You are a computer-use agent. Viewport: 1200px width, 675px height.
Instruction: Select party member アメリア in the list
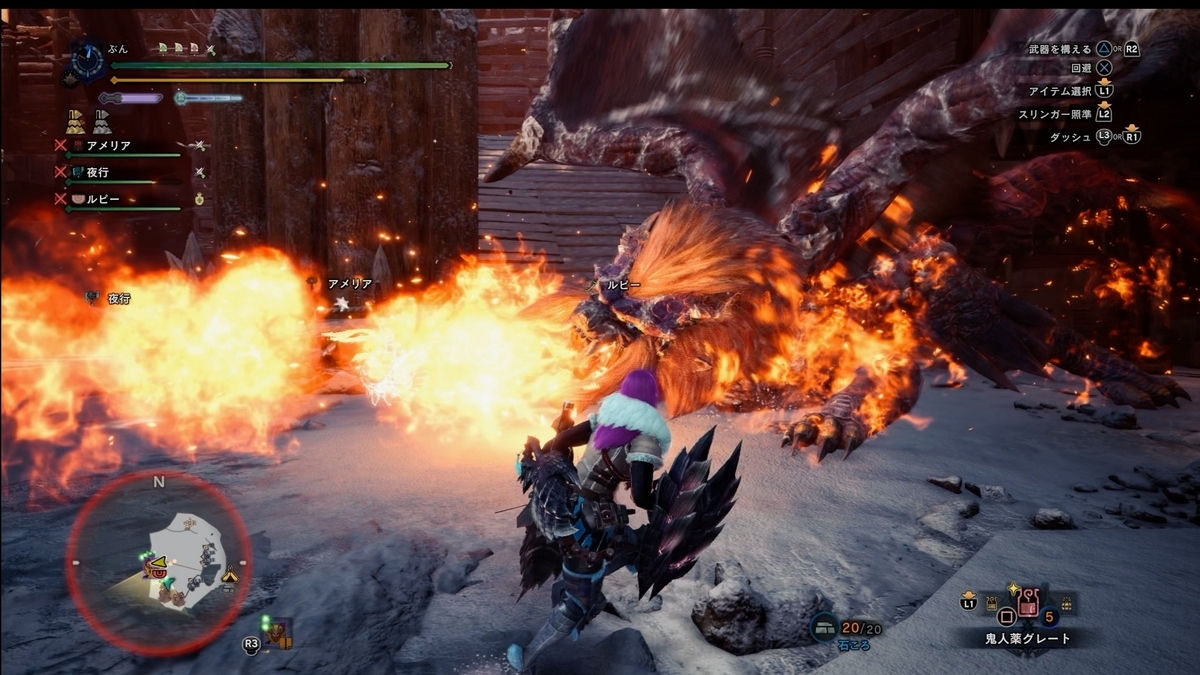coord(108,146)
